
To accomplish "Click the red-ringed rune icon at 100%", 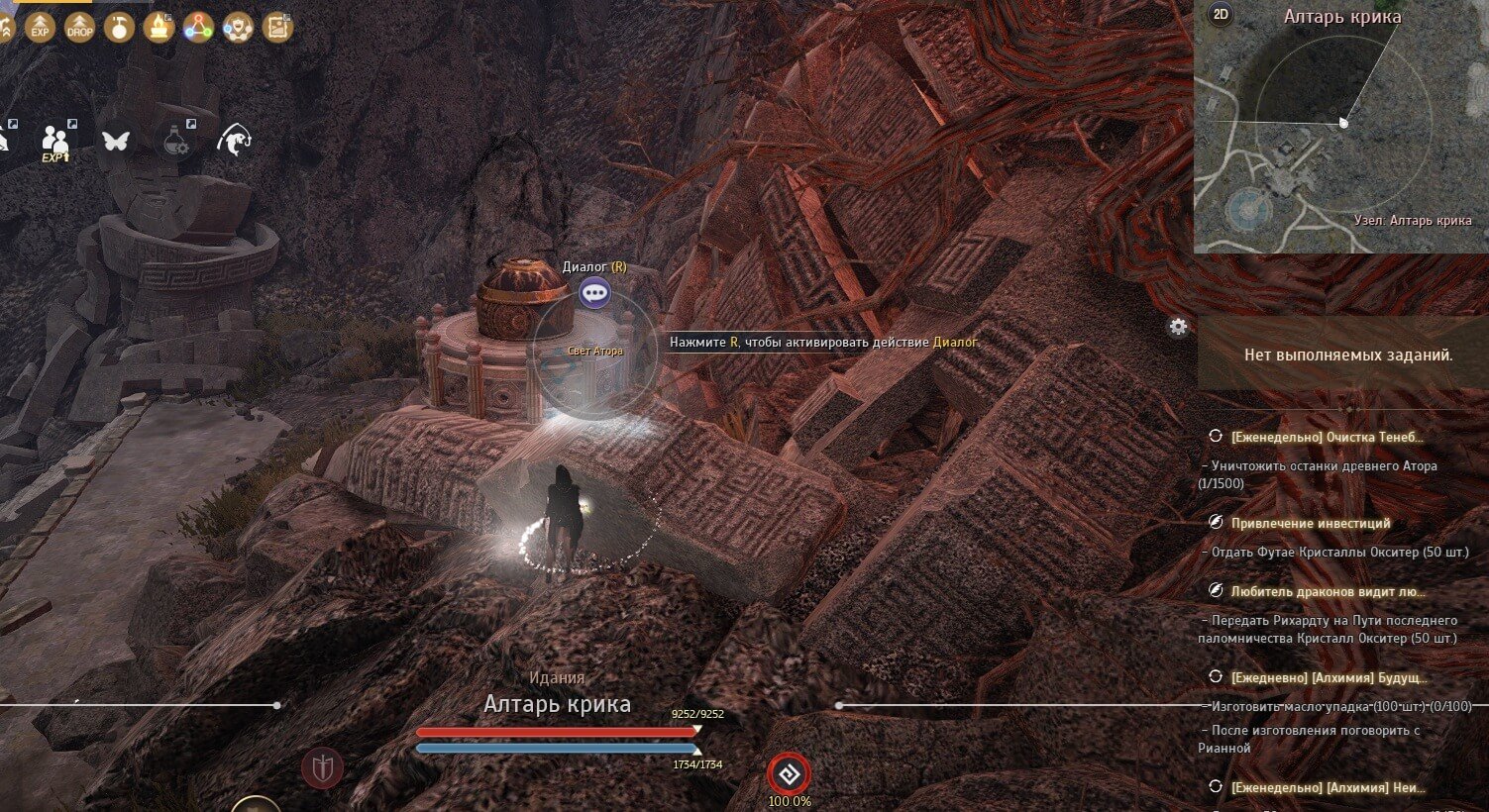I will (x=790, y=773).
